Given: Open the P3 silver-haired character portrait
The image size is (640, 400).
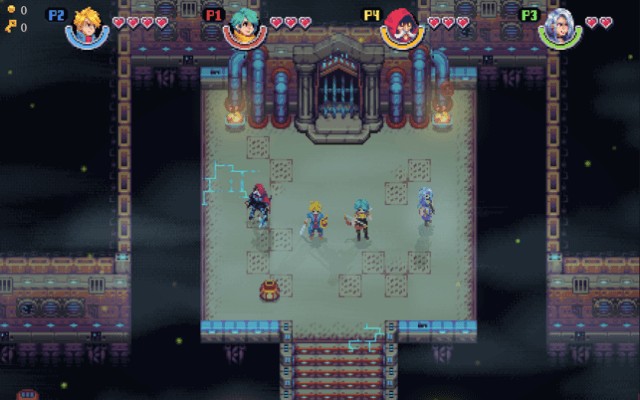Looking at the screenshot, I should (560, 26).
